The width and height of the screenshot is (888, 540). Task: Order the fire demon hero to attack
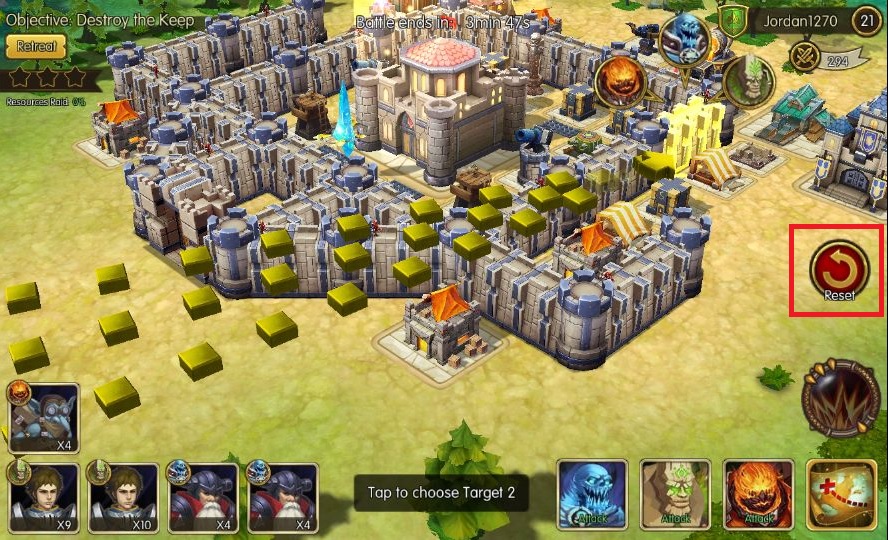[x=757, y=494]
